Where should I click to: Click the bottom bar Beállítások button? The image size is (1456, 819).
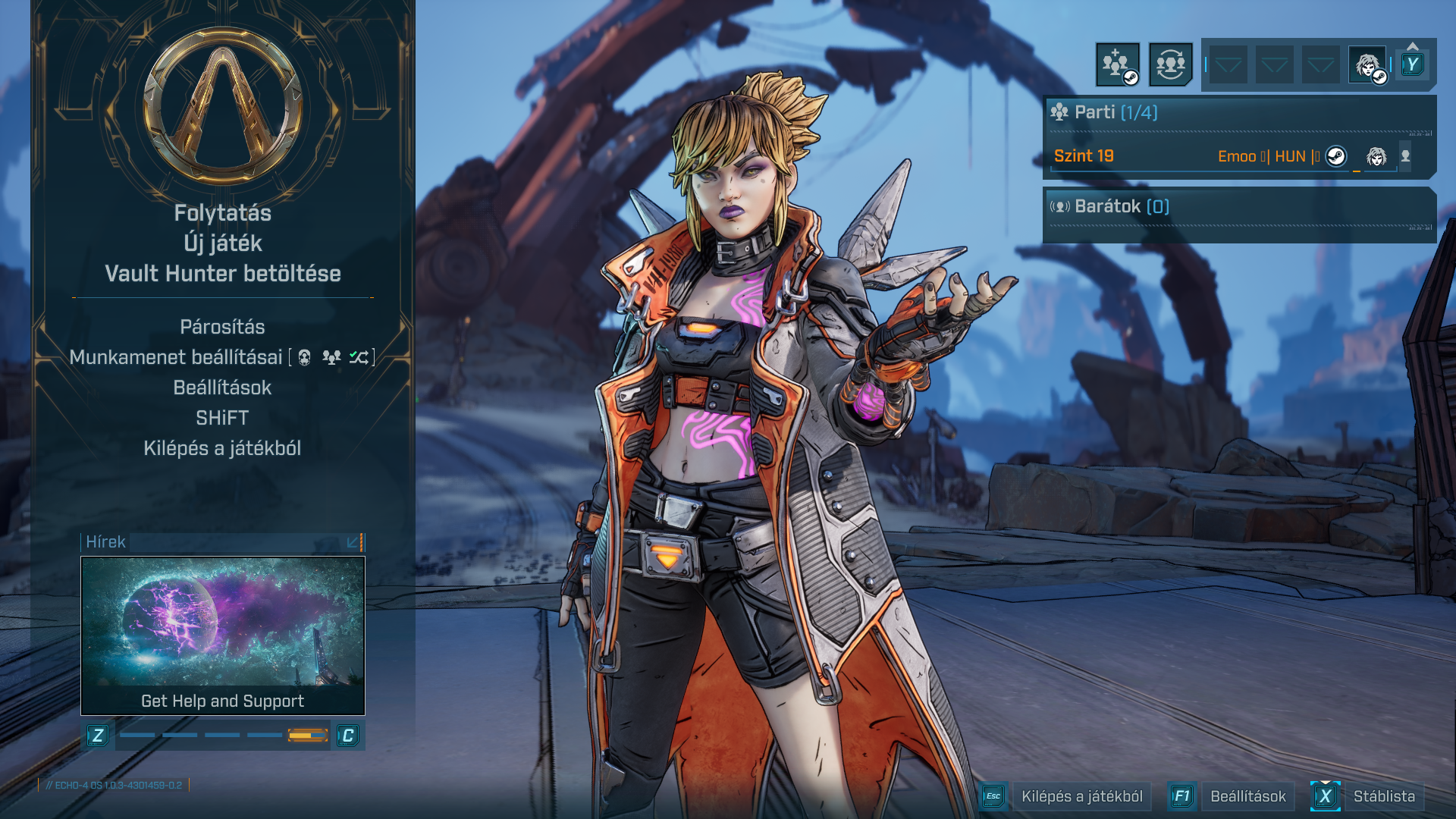1247,796
